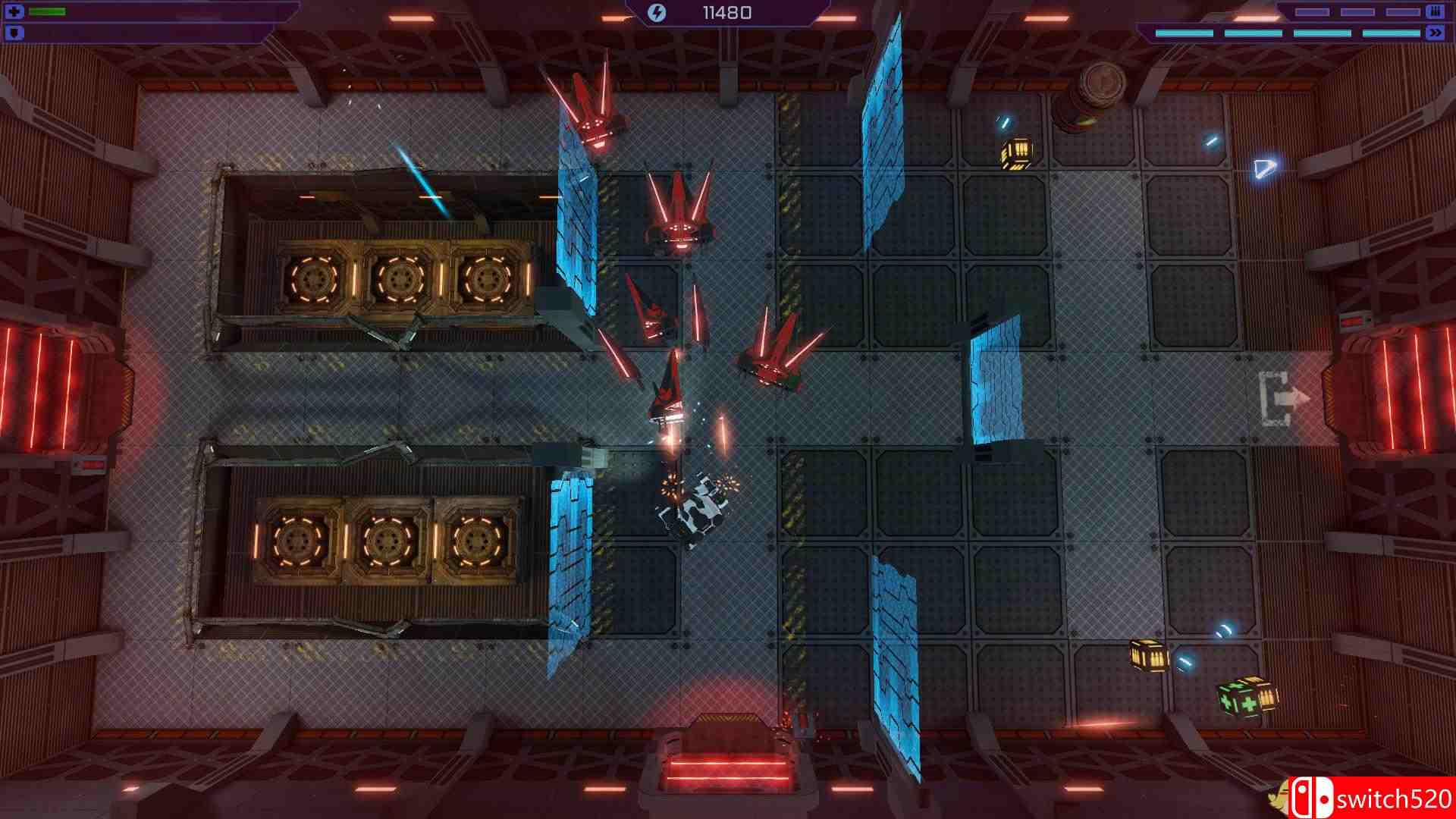This screenshot has height=819, width=1456.
Task: Click the green health bar top-left
Action: point(47,11)
